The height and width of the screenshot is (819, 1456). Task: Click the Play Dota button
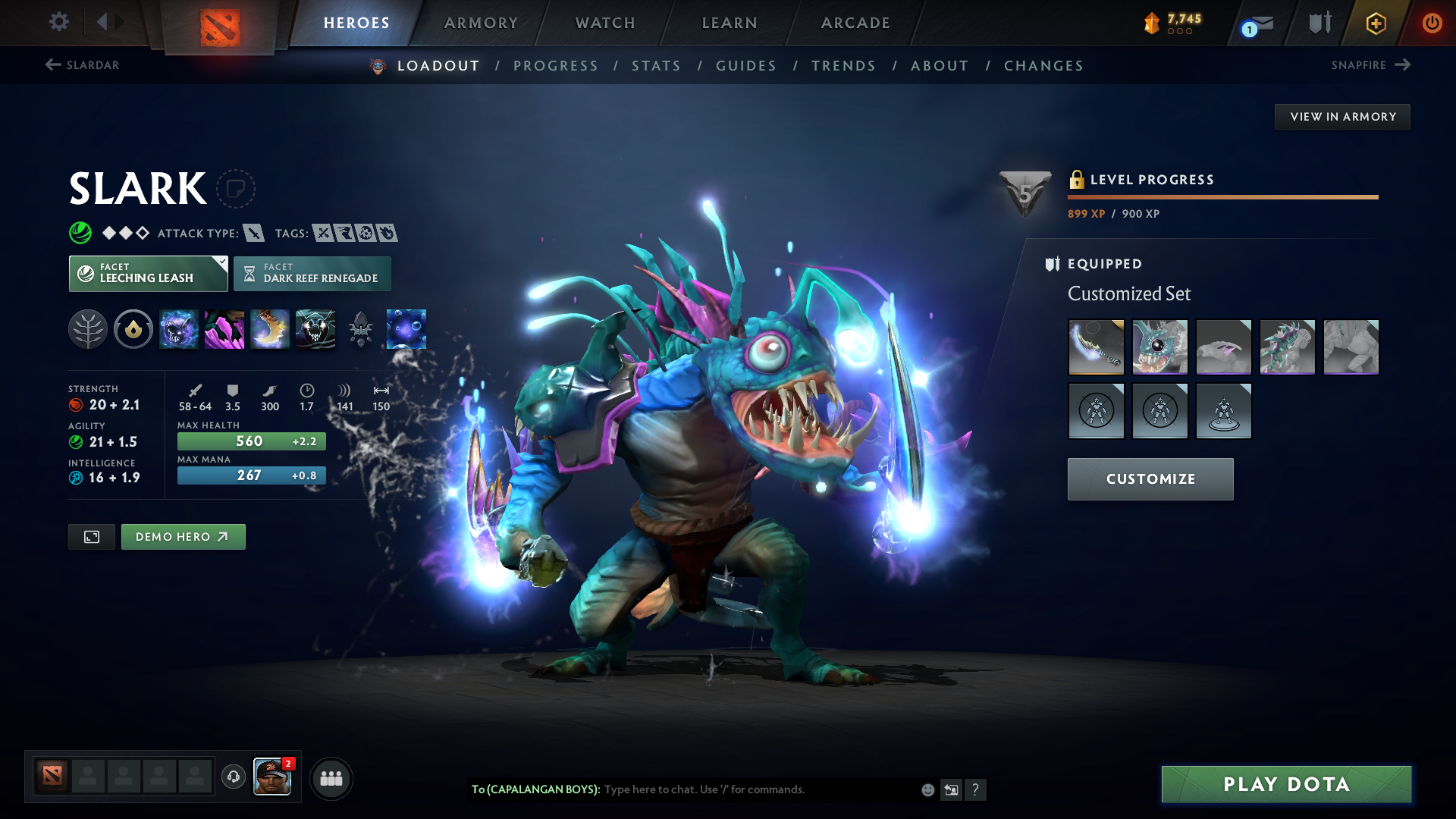coord(1286,784)
